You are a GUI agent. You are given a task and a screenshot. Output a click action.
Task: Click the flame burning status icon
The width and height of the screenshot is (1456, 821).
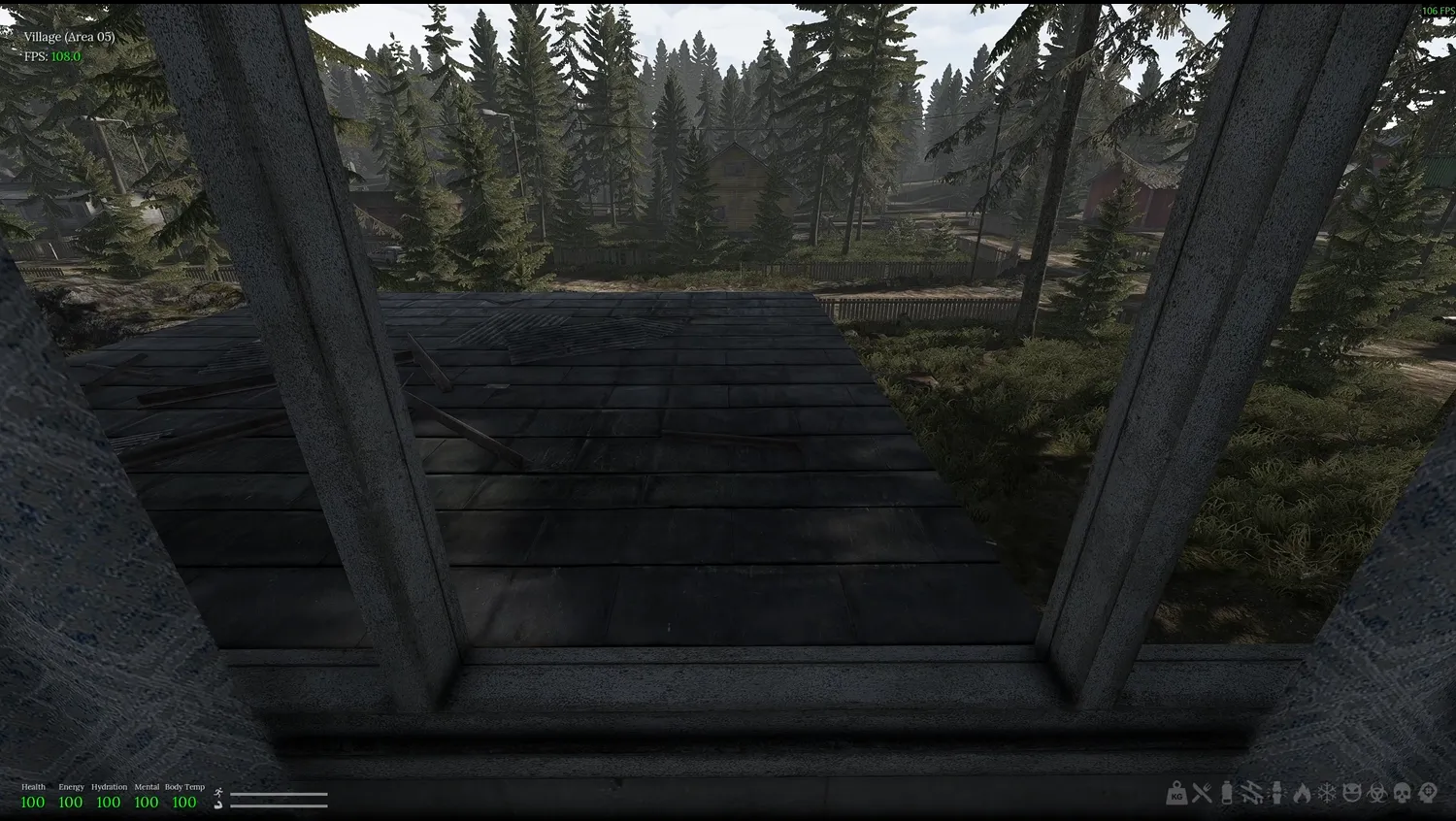pos(1303,794)
